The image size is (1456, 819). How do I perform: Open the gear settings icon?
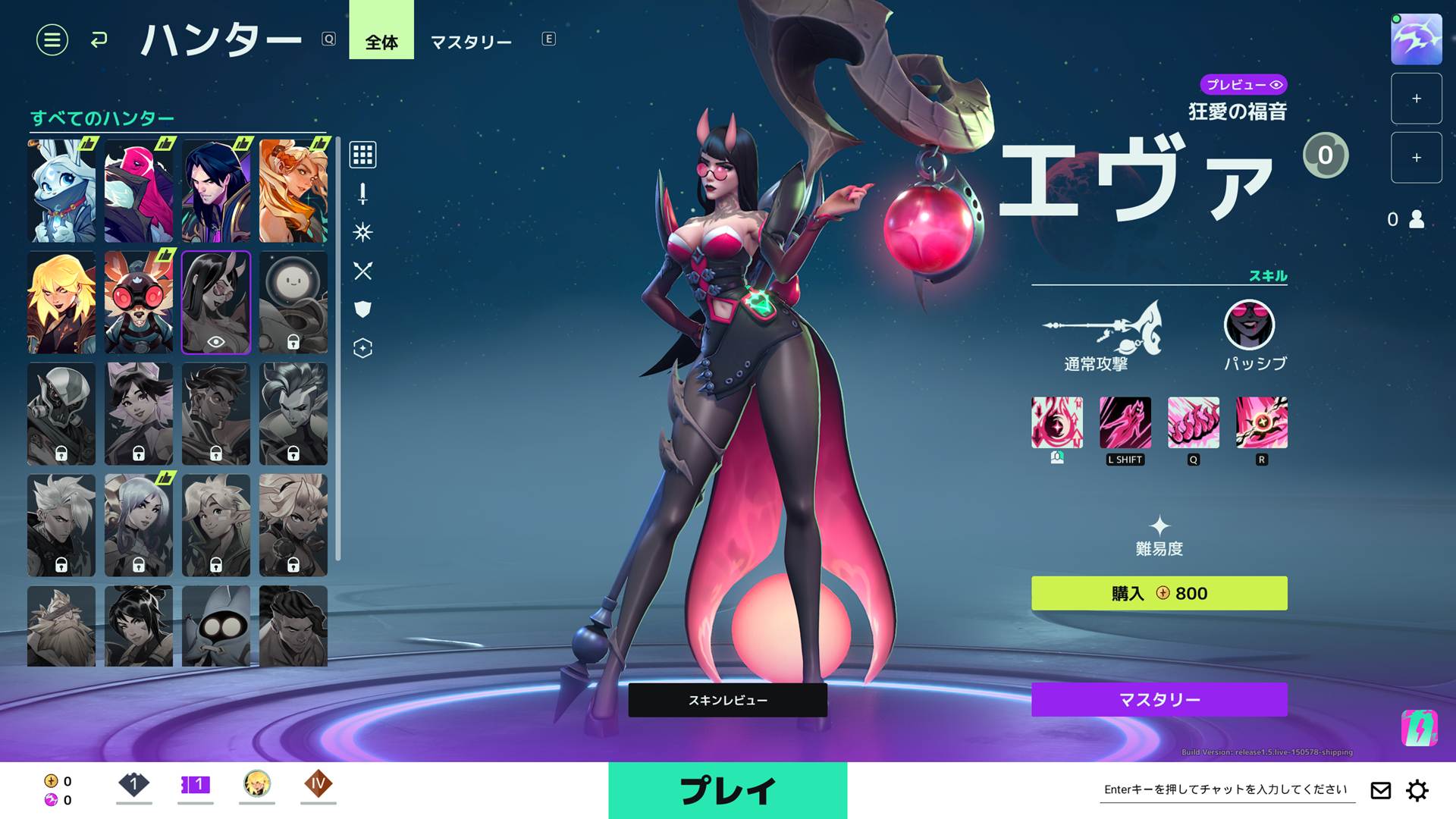1417,790
